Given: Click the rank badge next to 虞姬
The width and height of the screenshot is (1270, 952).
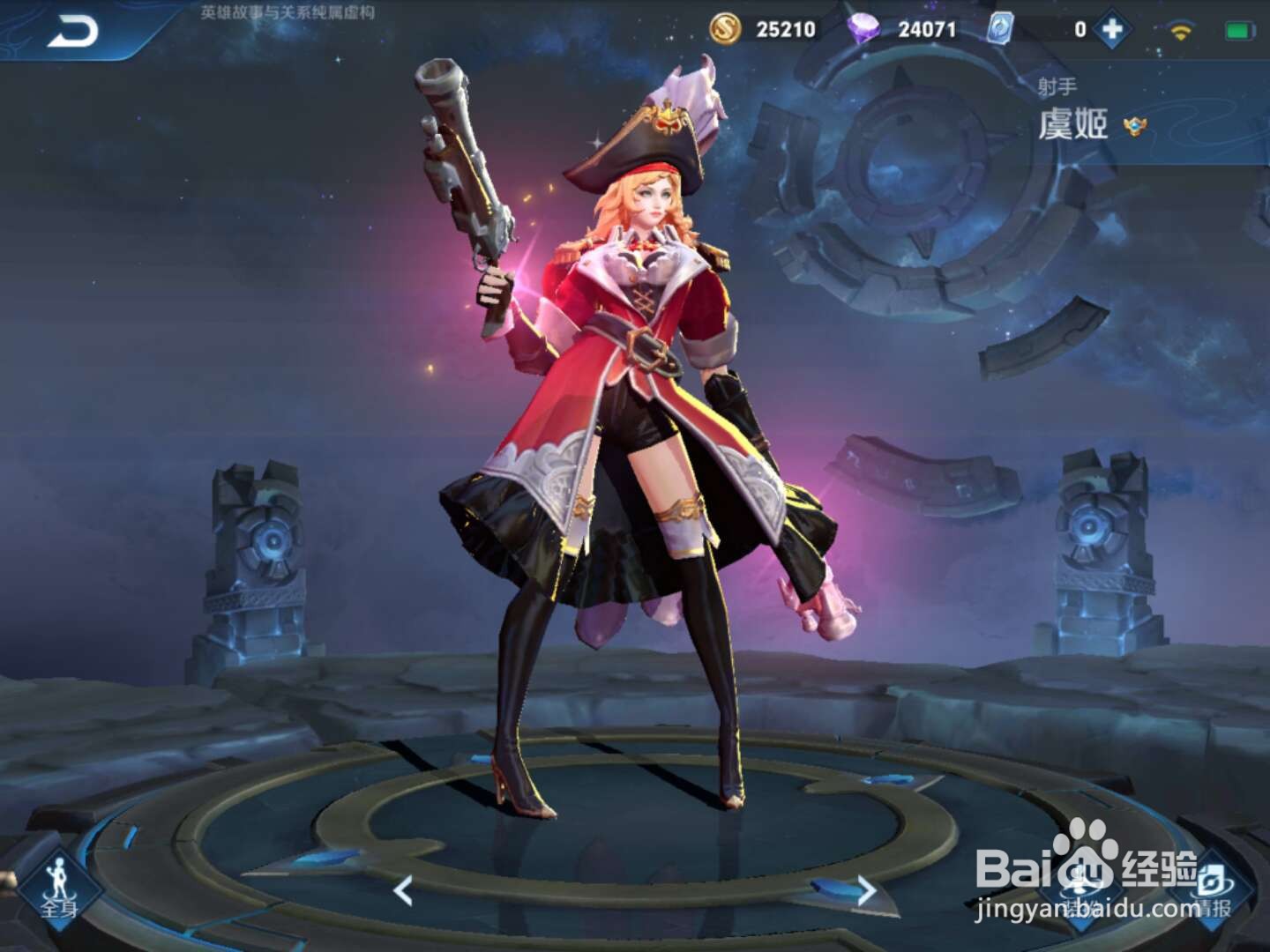Looking at the screenshot, I should pos(1136,125).
